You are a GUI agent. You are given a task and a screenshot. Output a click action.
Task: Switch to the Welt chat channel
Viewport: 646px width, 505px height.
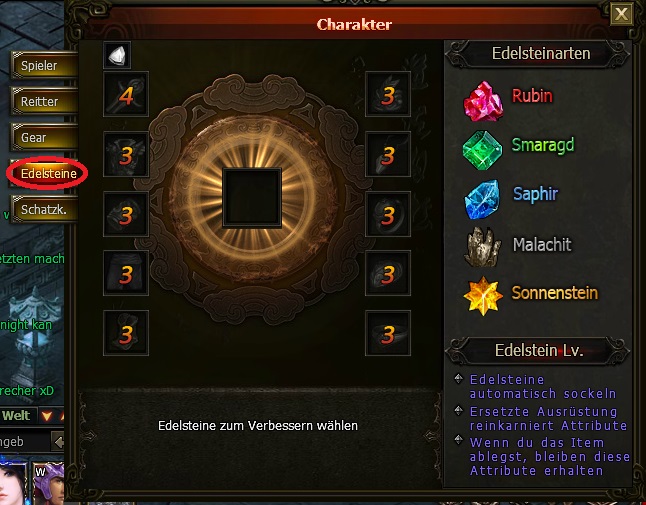(16, 415)
